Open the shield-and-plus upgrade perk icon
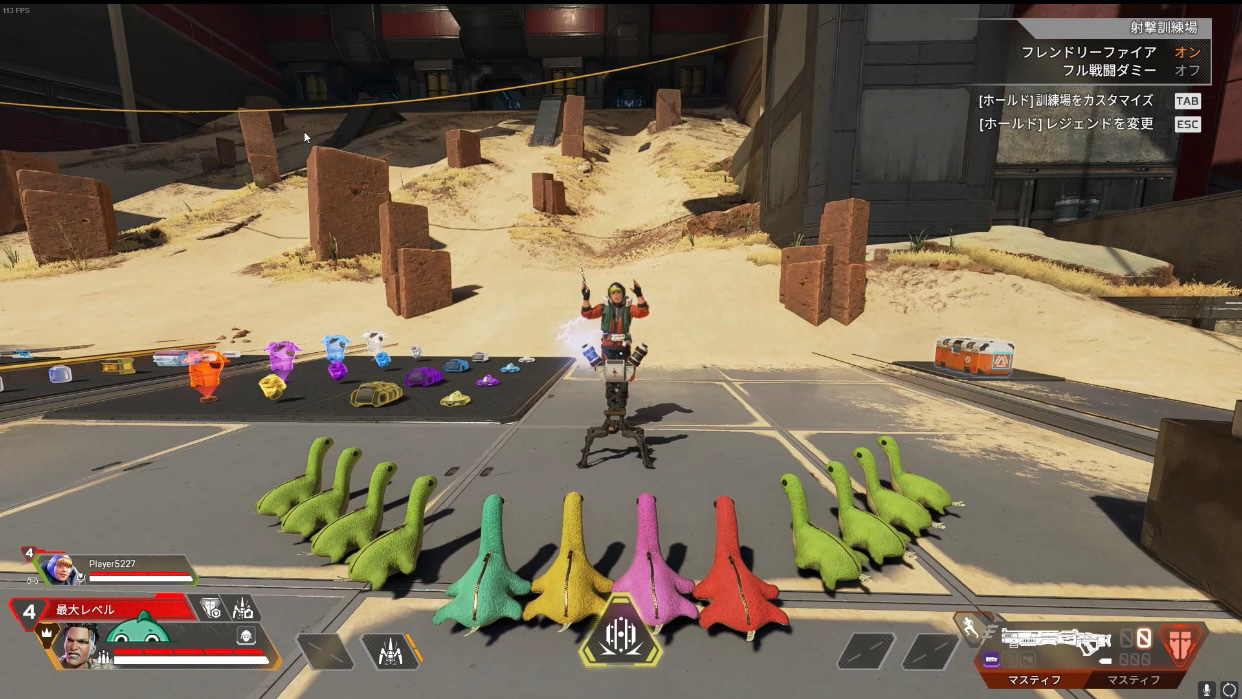1242x699 pixels. pos(212,608)
